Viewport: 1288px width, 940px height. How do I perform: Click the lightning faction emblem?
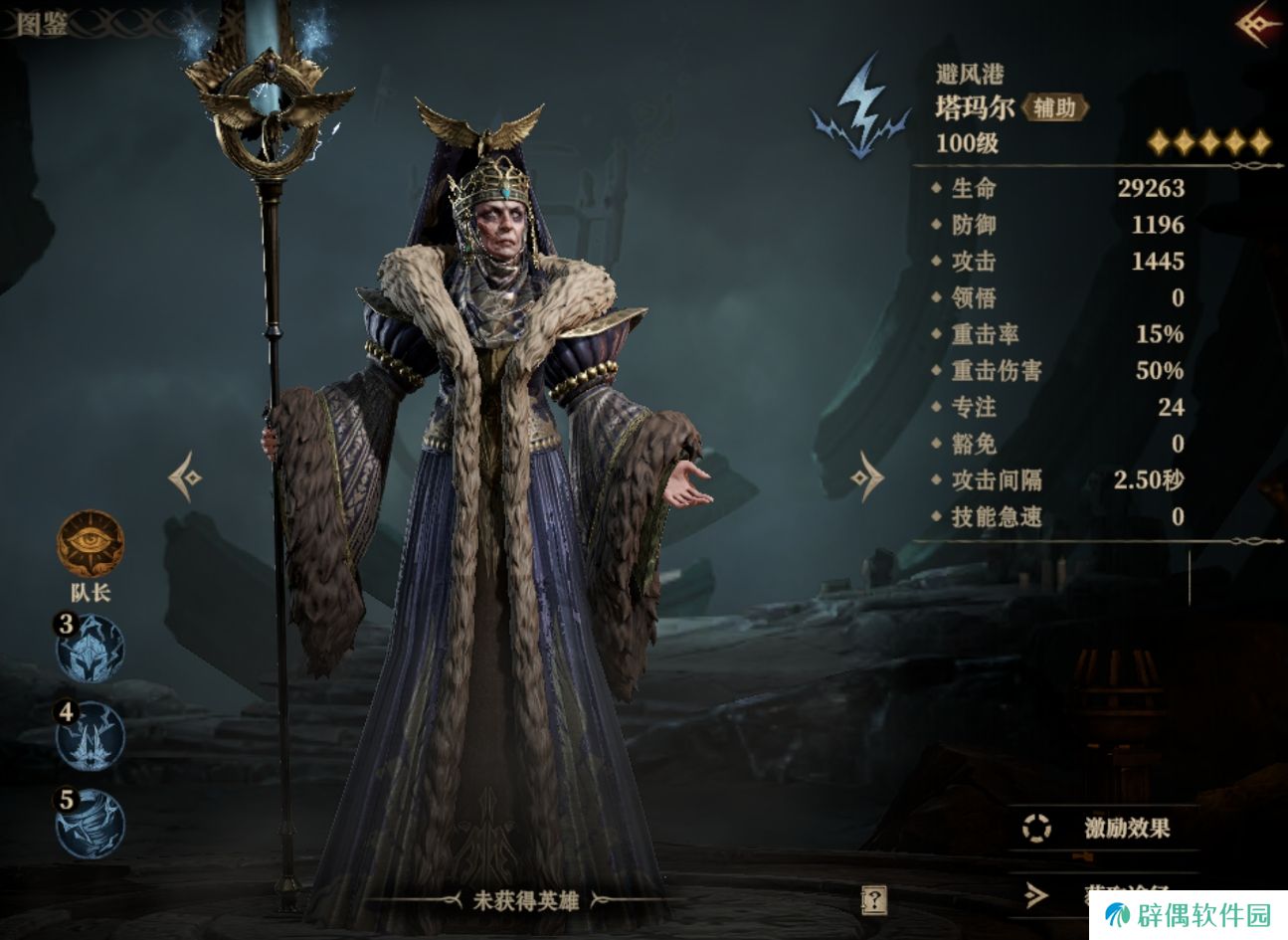(860, 107)
